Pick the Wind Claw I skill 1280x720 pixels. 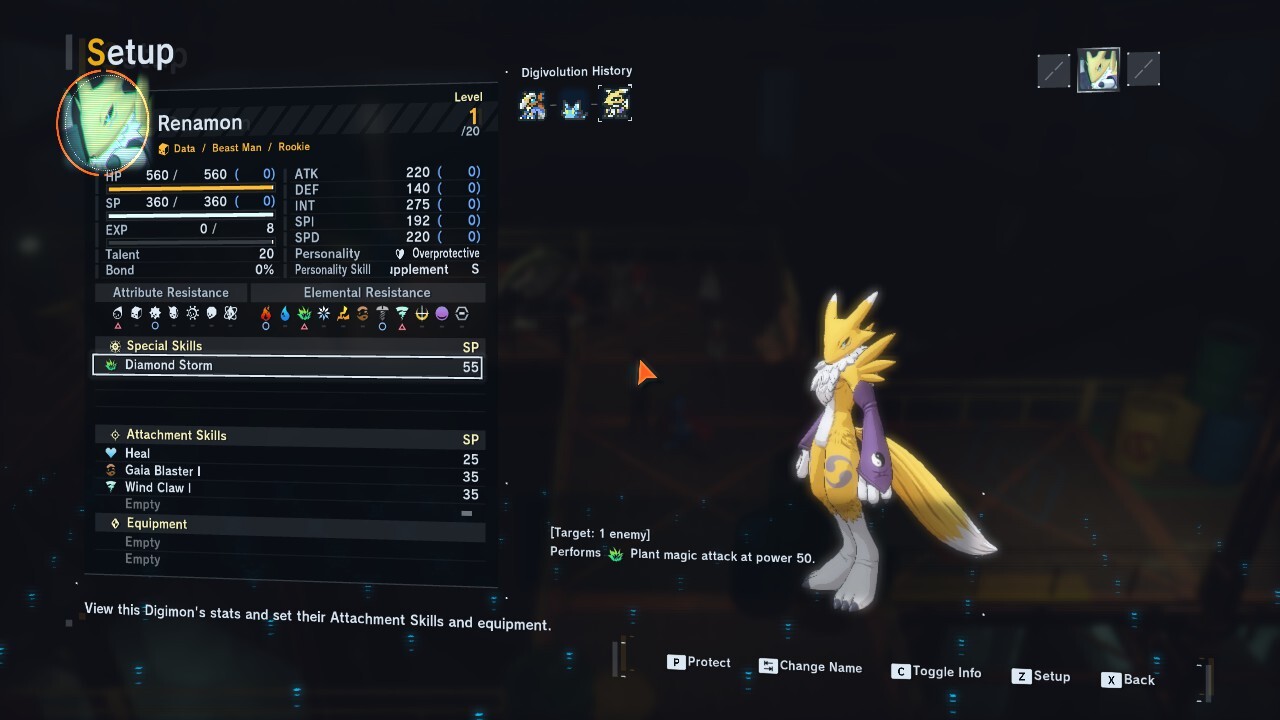coord(157,488)
